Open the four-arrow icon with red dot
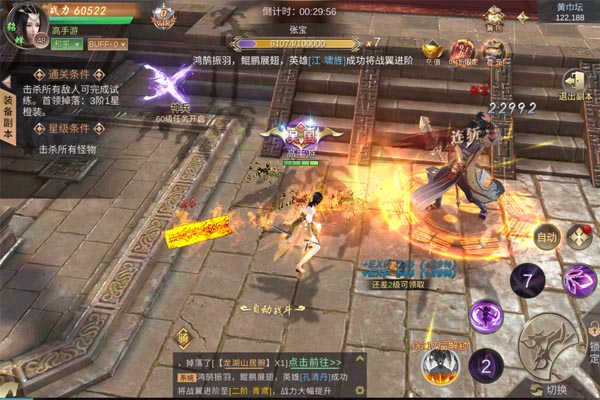600x400 pixels. pos(577,237)
